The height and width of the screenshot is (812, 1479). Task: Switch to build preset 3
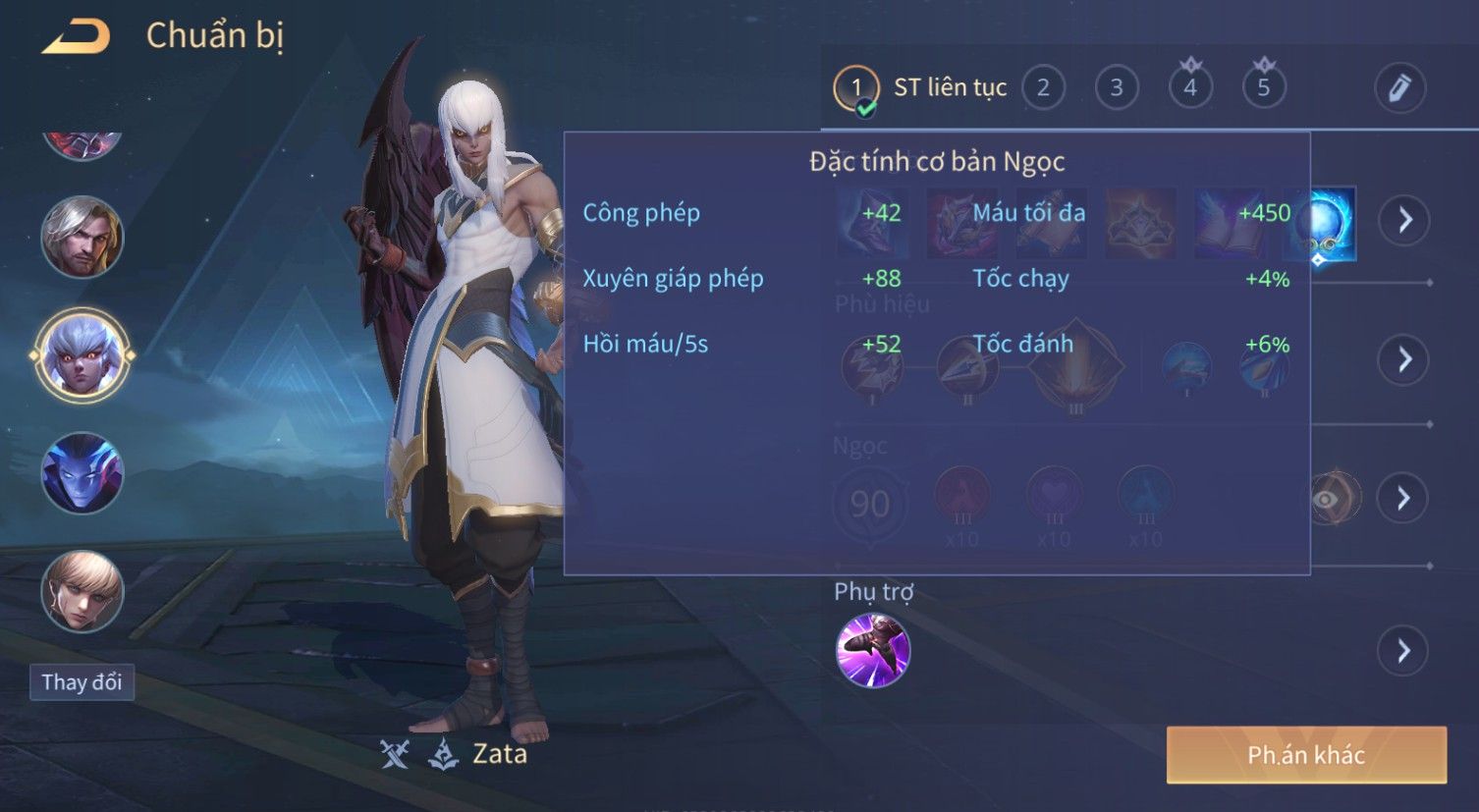pos(1117,87)
